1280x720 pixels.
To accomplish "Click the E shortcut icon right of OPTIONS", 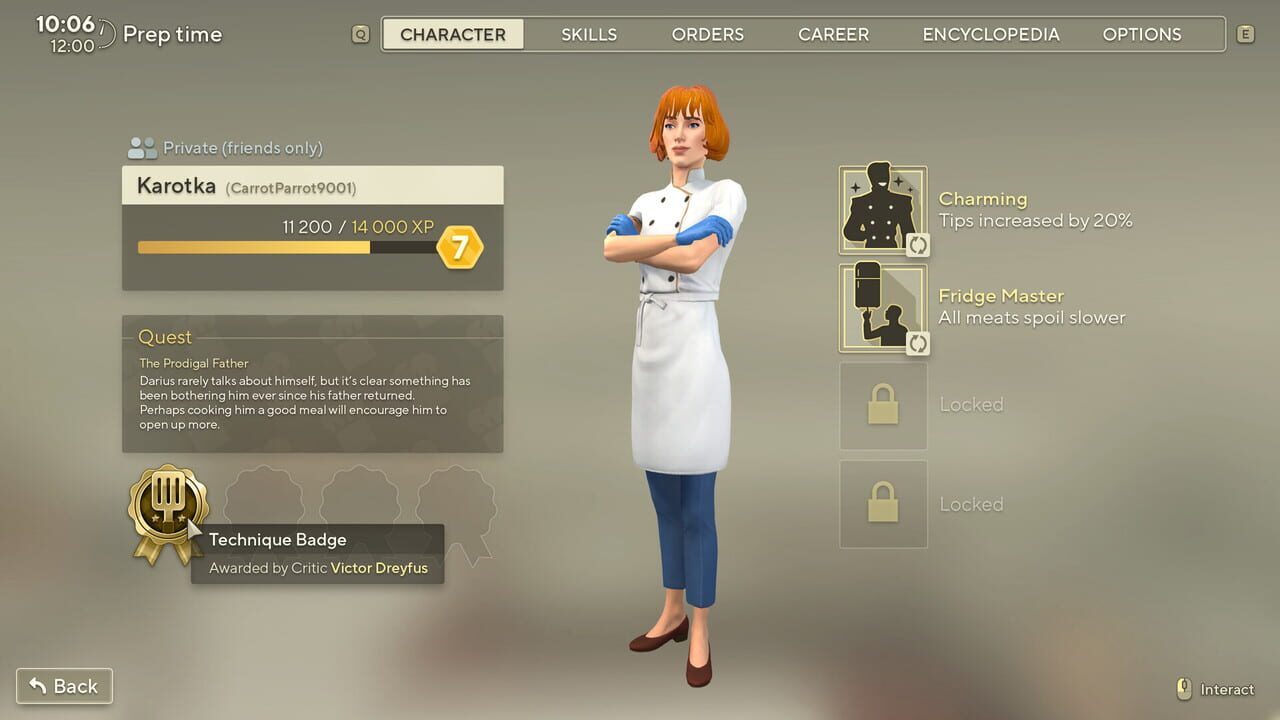I will pyautogui.click(x=1245, y=33).
